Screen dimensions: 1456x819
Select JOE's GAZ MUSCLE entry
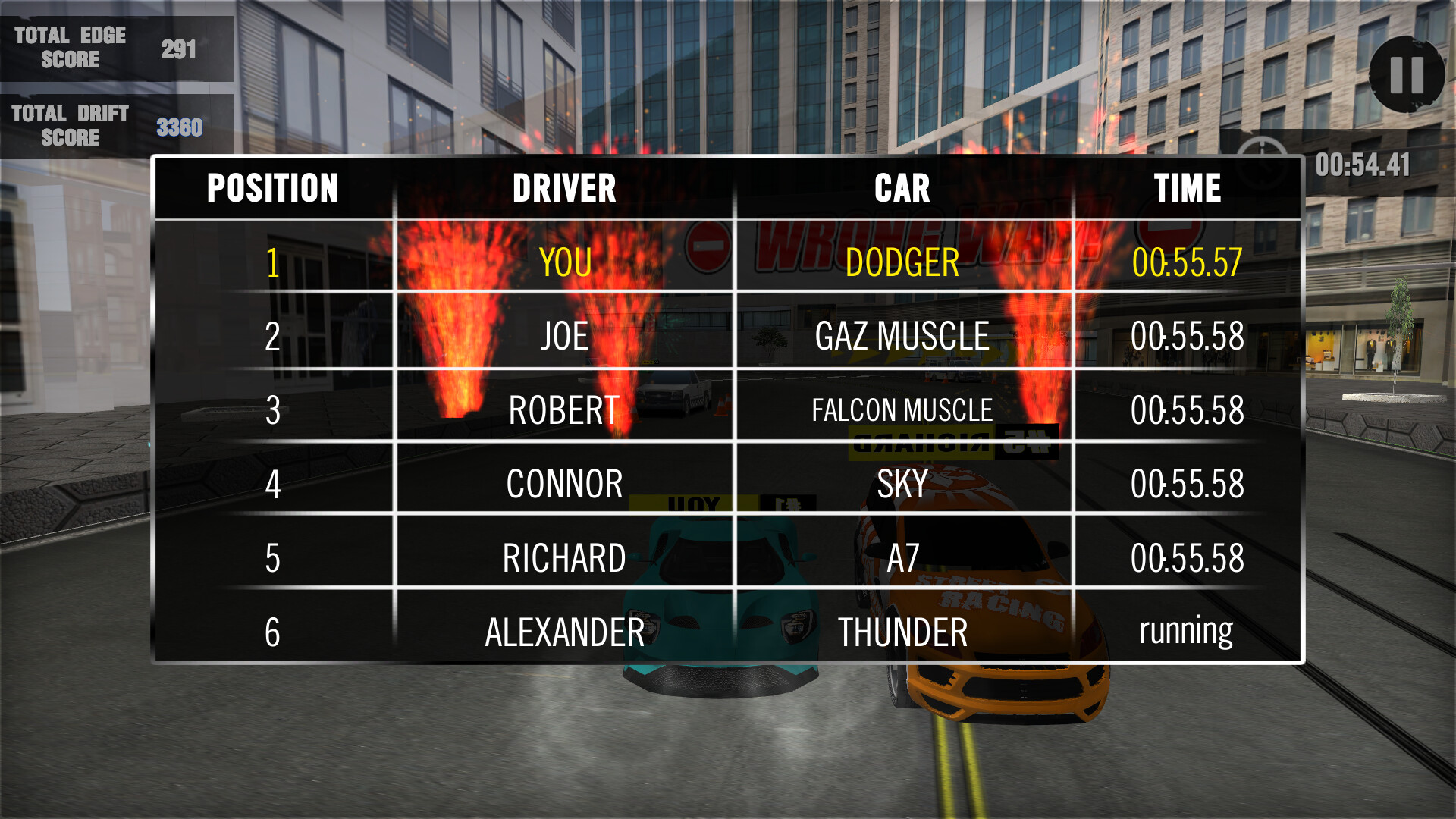click(902, 337)
